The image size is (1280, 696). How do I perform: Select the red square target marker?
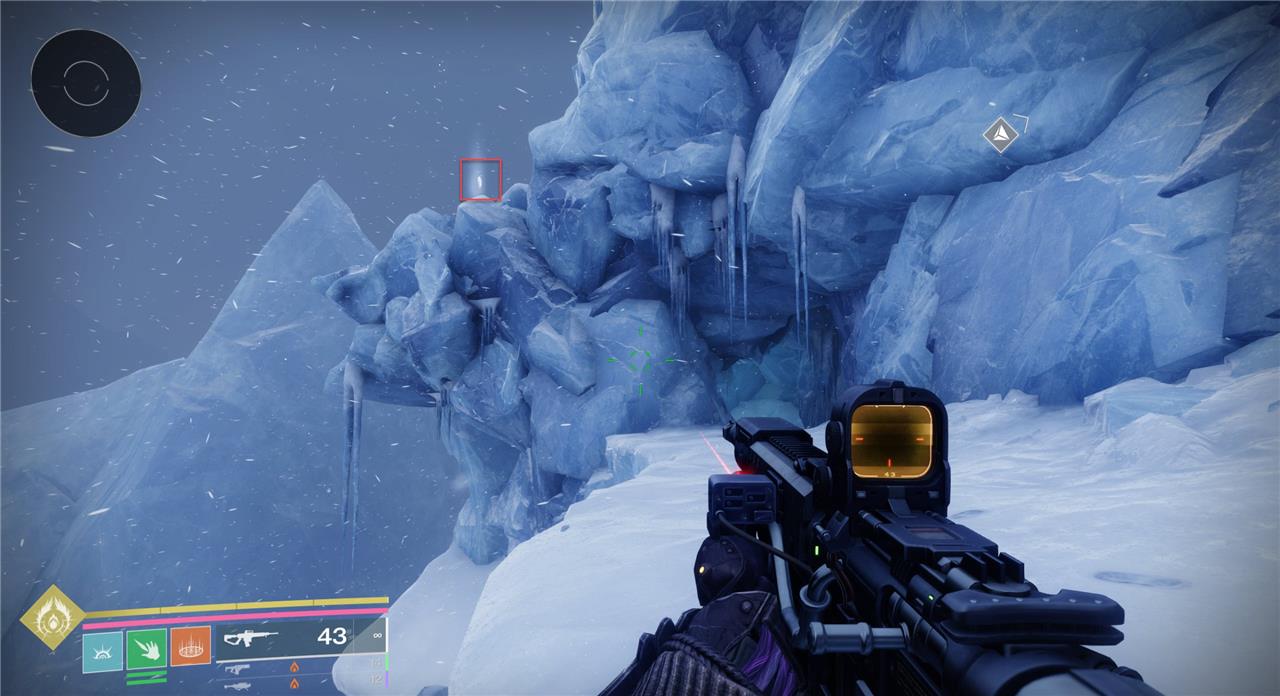pyautogui.click(x=480, y=180)
